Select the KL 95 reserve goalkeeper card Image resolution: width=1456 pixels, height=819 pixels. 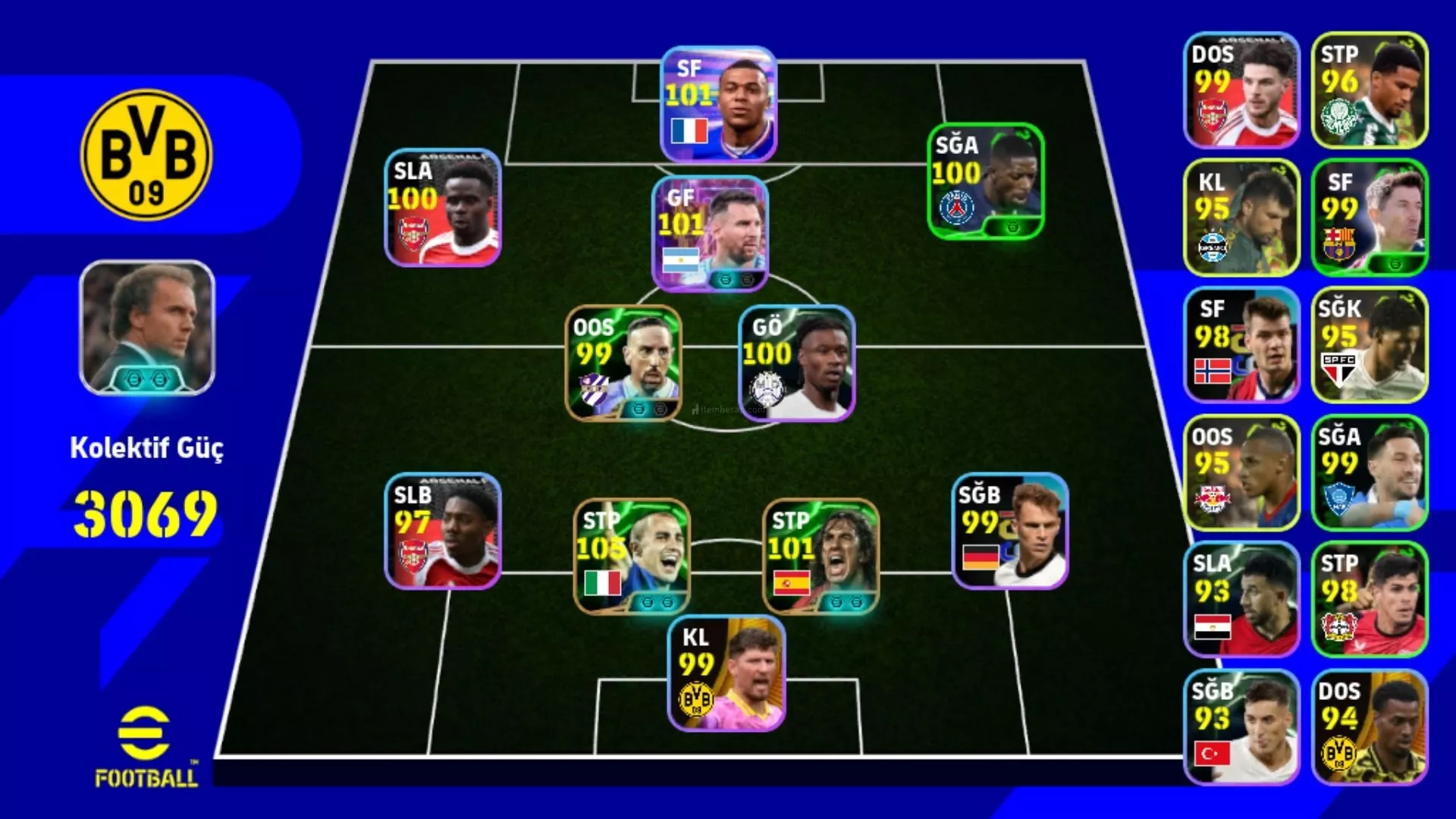1241,218
